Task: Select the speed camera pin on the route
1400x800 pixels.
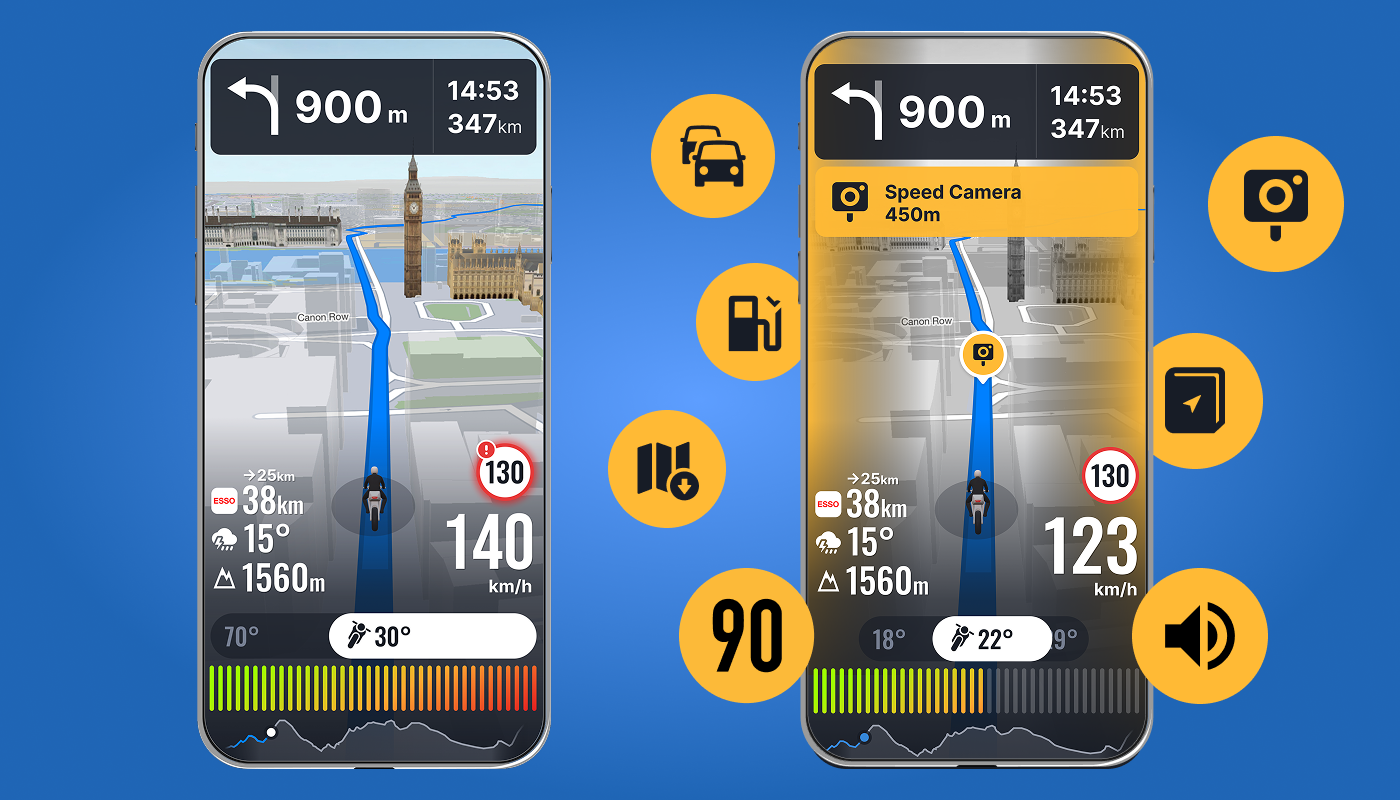Action: [983, 354]
